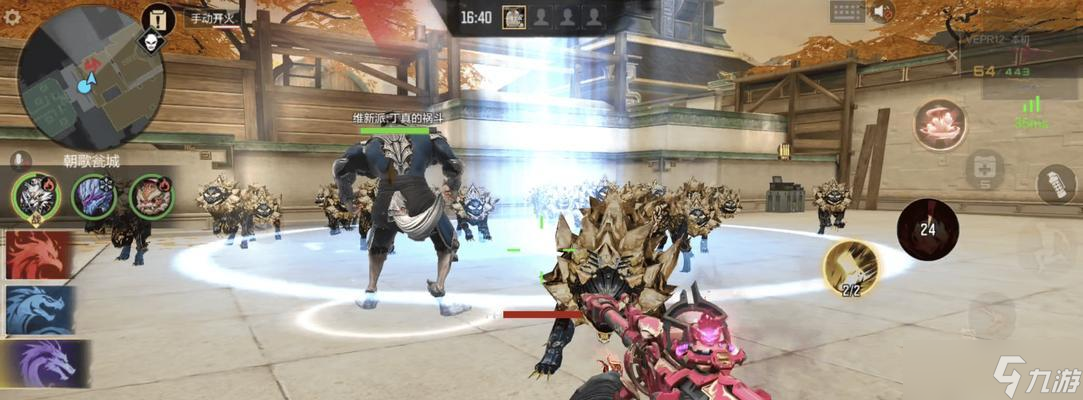Select the red dragon skill card

pyautogui.click(x=40, y=255)
